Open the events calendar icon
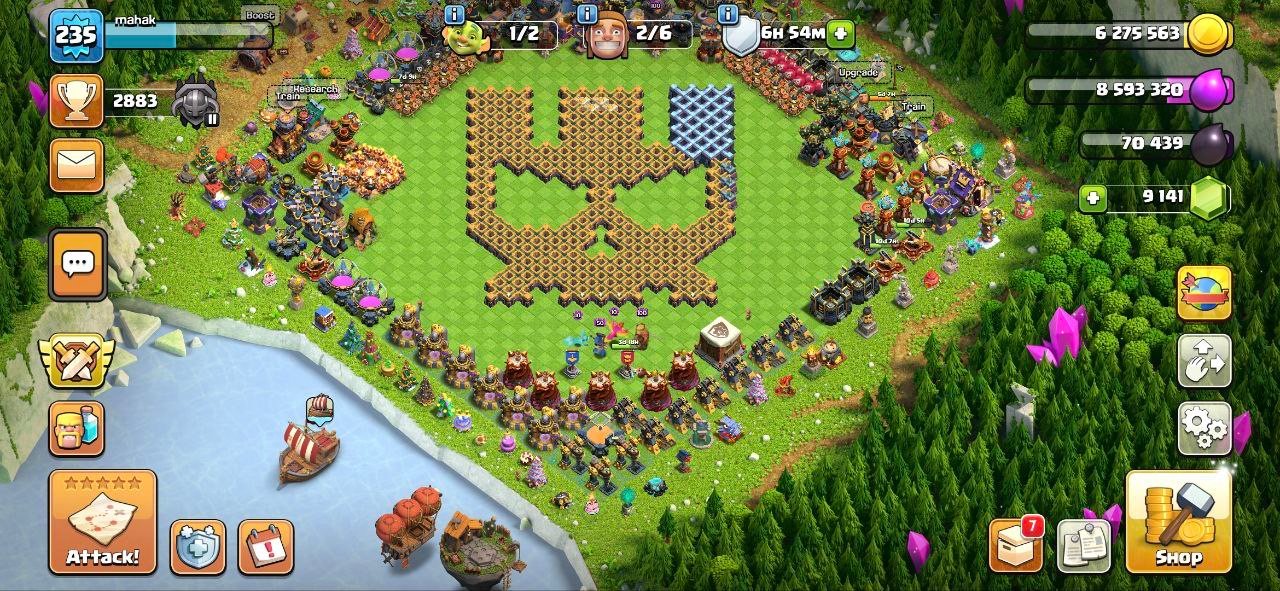This screenshot has width=1280, height=591. (266, 547)
